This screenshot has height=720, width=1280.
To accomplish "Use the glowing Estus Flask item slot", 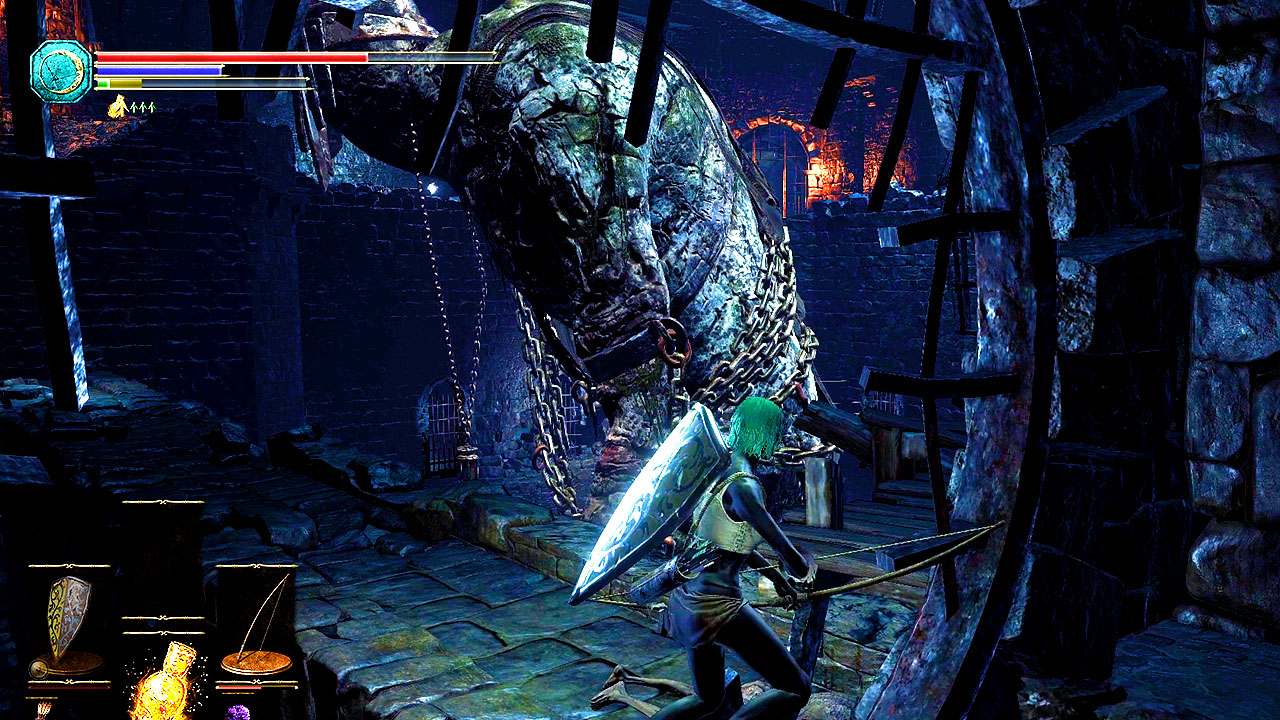I will [x=163, y=682].
